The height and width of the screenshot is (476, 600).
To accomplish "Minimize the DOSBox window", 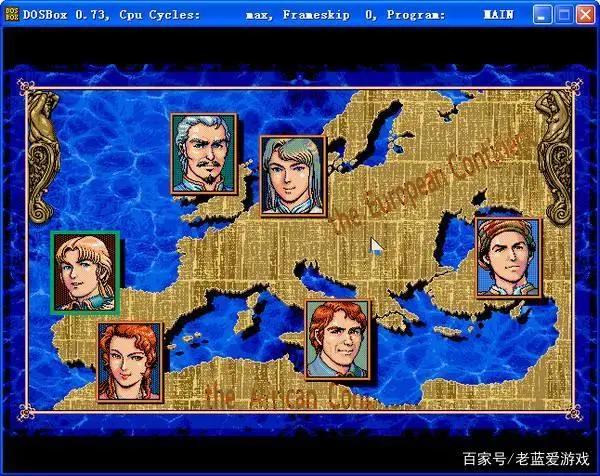I will 541,15.
